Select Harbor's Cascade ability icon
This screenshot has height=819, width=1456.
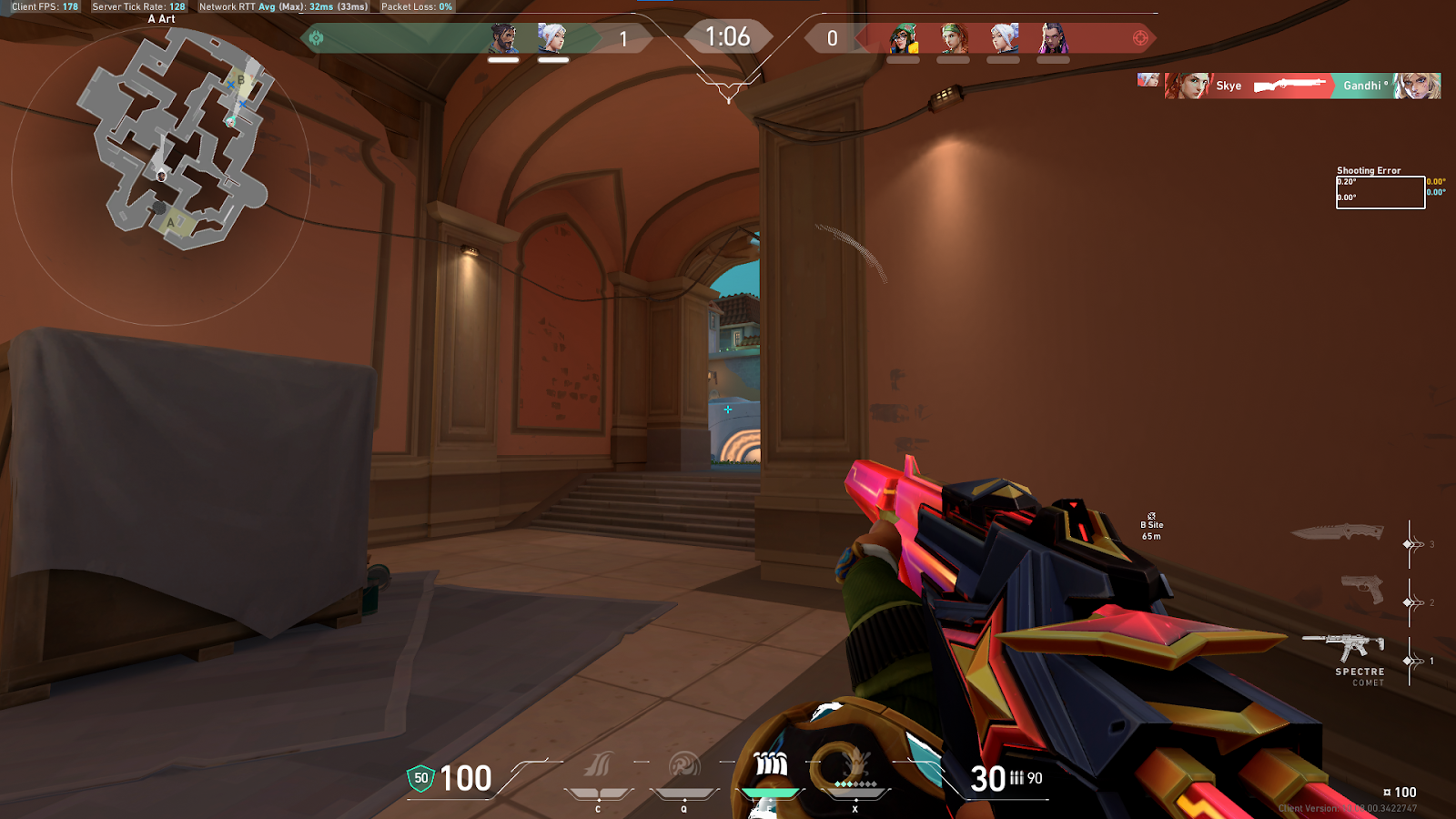pos(598,765)
